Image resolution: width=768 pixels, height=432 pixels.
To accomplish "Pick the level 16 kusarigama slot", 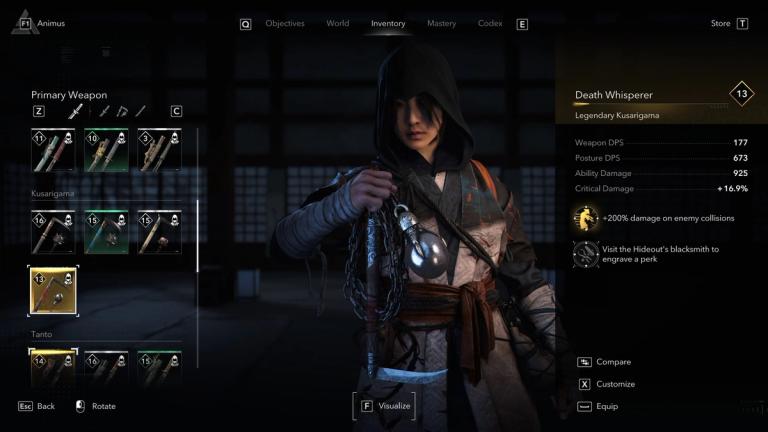I will point(52,231).
